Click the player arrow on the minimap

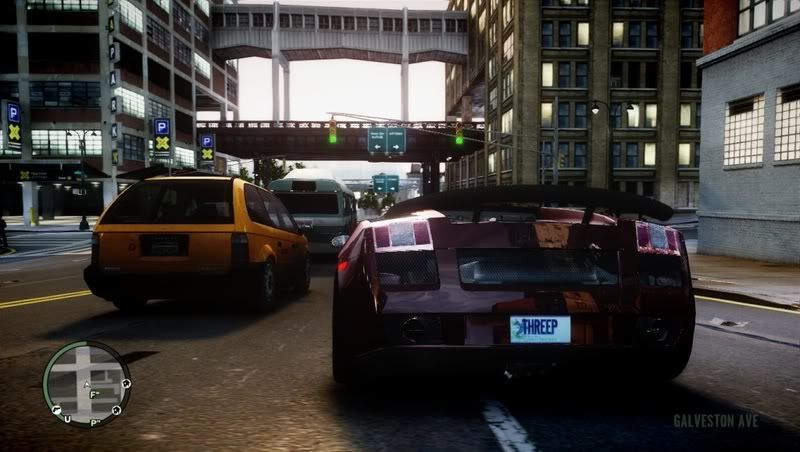pyautogui.click(x=88, y=383)
